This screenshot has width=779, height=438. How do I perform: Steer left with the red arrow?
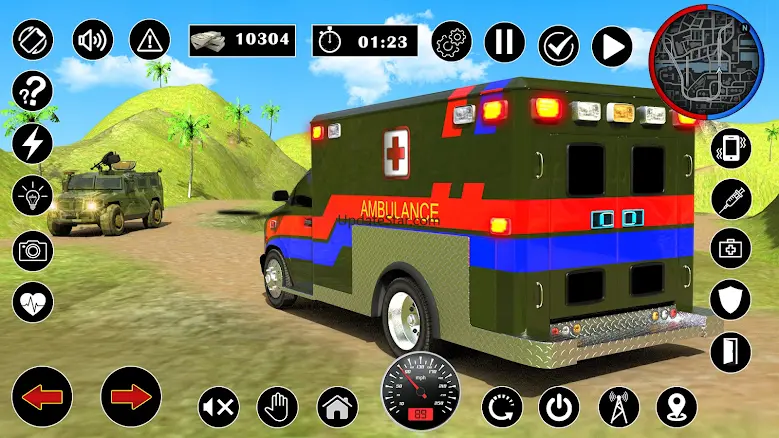tap(40, 397)
